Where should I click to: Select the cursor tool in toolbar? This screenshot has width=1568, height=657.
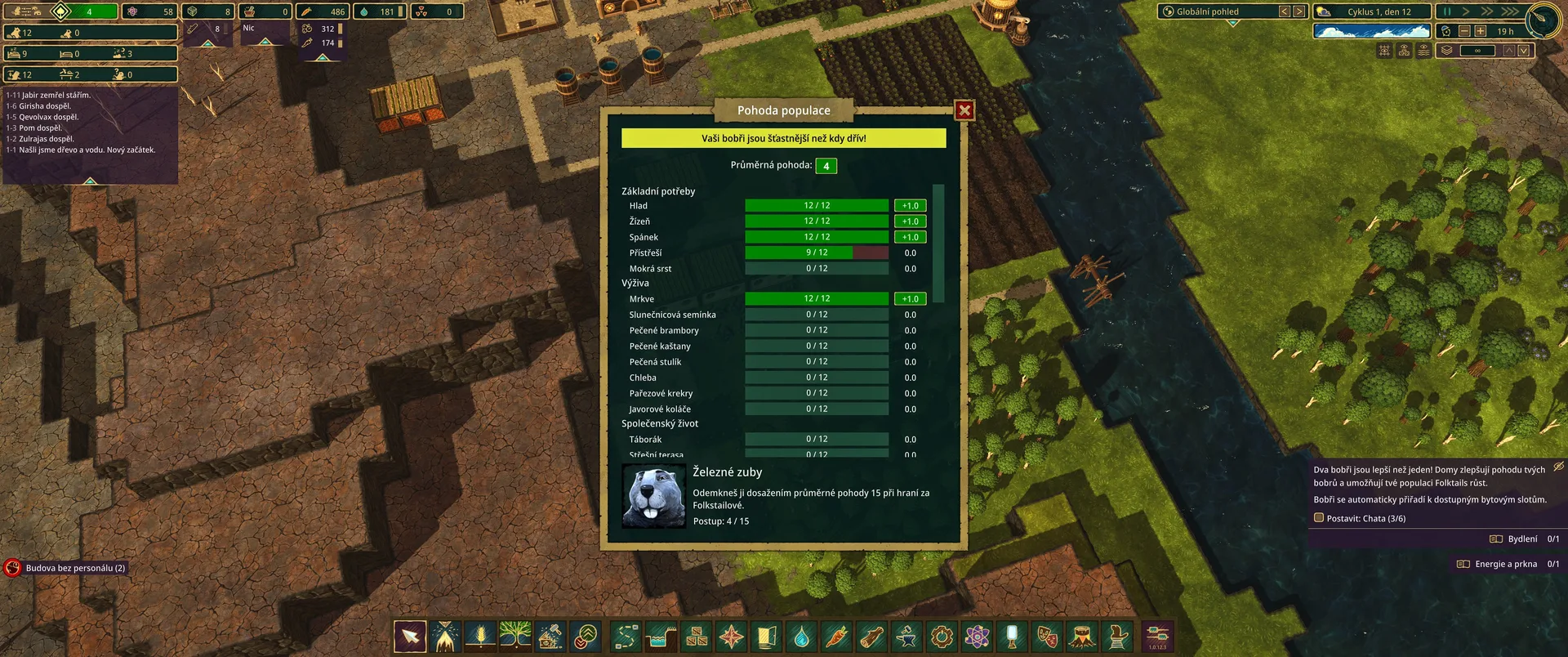click(x=410, y=637)
